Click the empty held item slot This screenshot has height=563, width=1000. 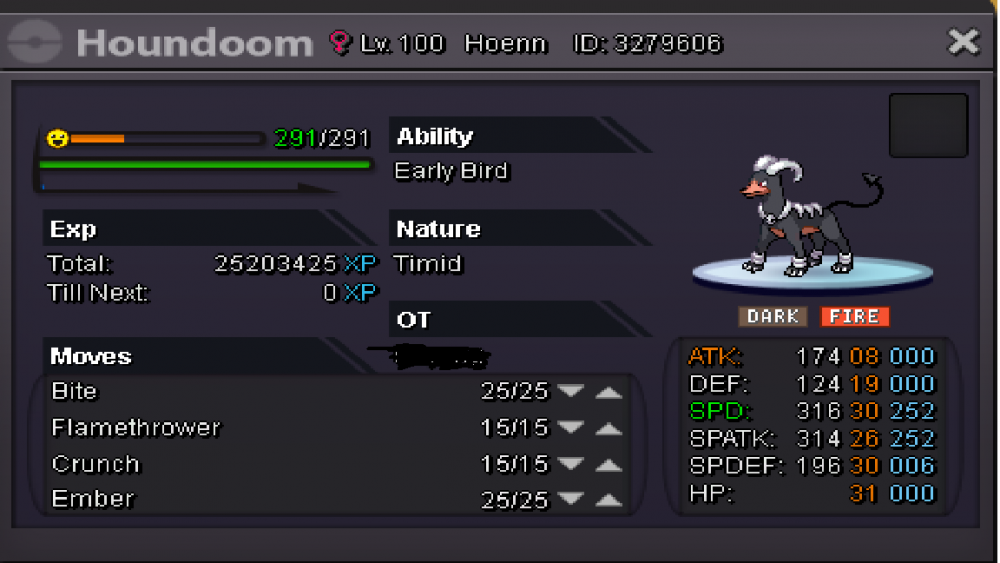coord(928,126)
